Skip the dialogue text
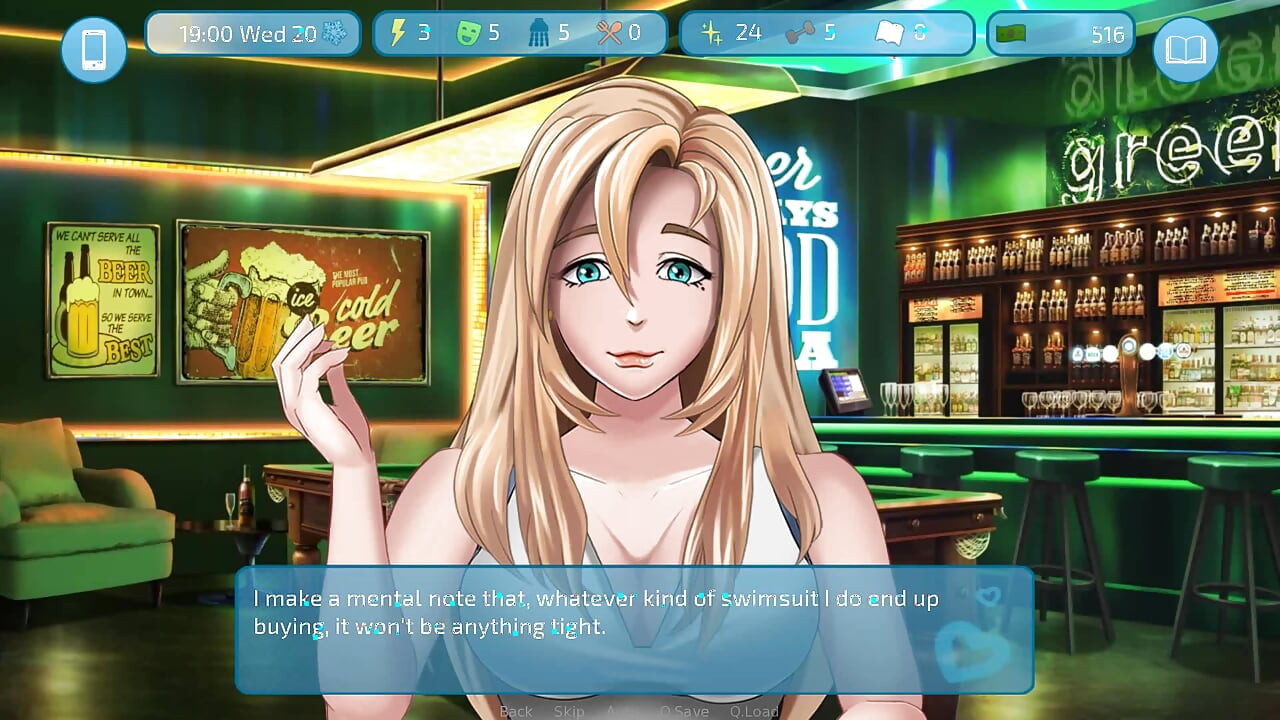The height and width of the screenshot is (720, 1280). coord(569,711)
